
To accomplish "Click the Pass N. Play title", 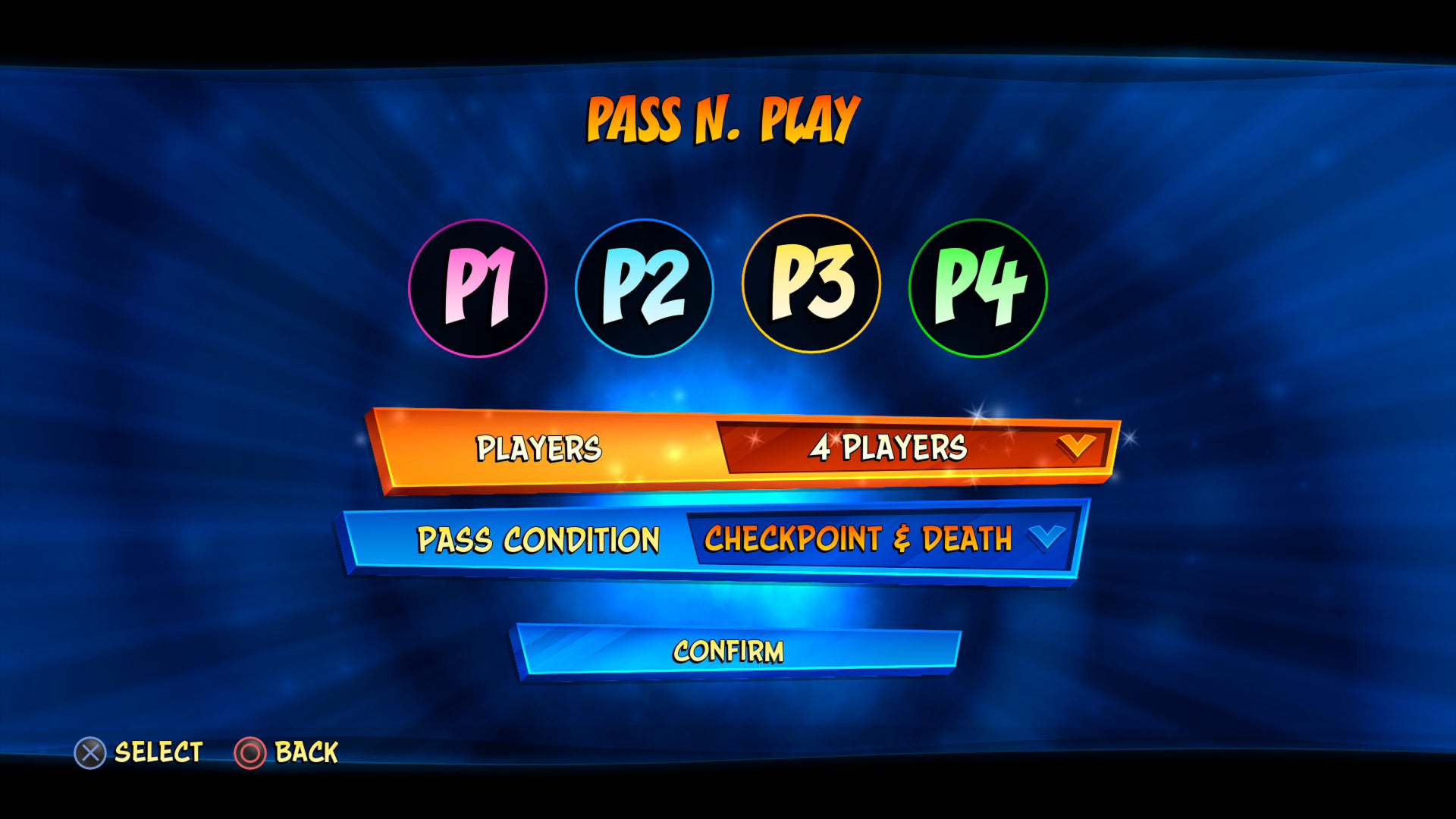I will point(722,119).
